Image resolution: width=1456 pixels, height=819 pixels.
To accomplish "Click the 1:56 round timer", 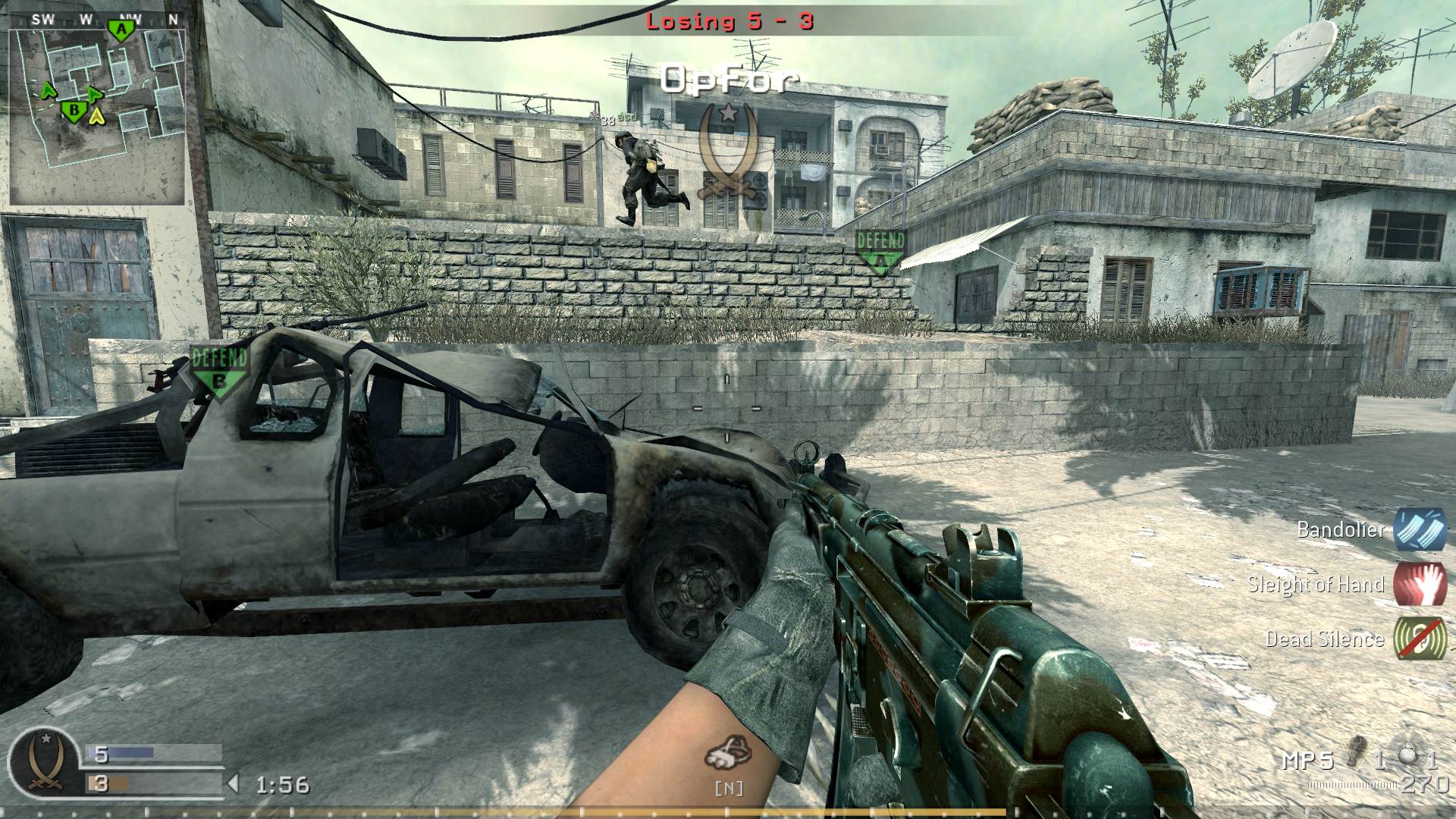I will 282,785.
